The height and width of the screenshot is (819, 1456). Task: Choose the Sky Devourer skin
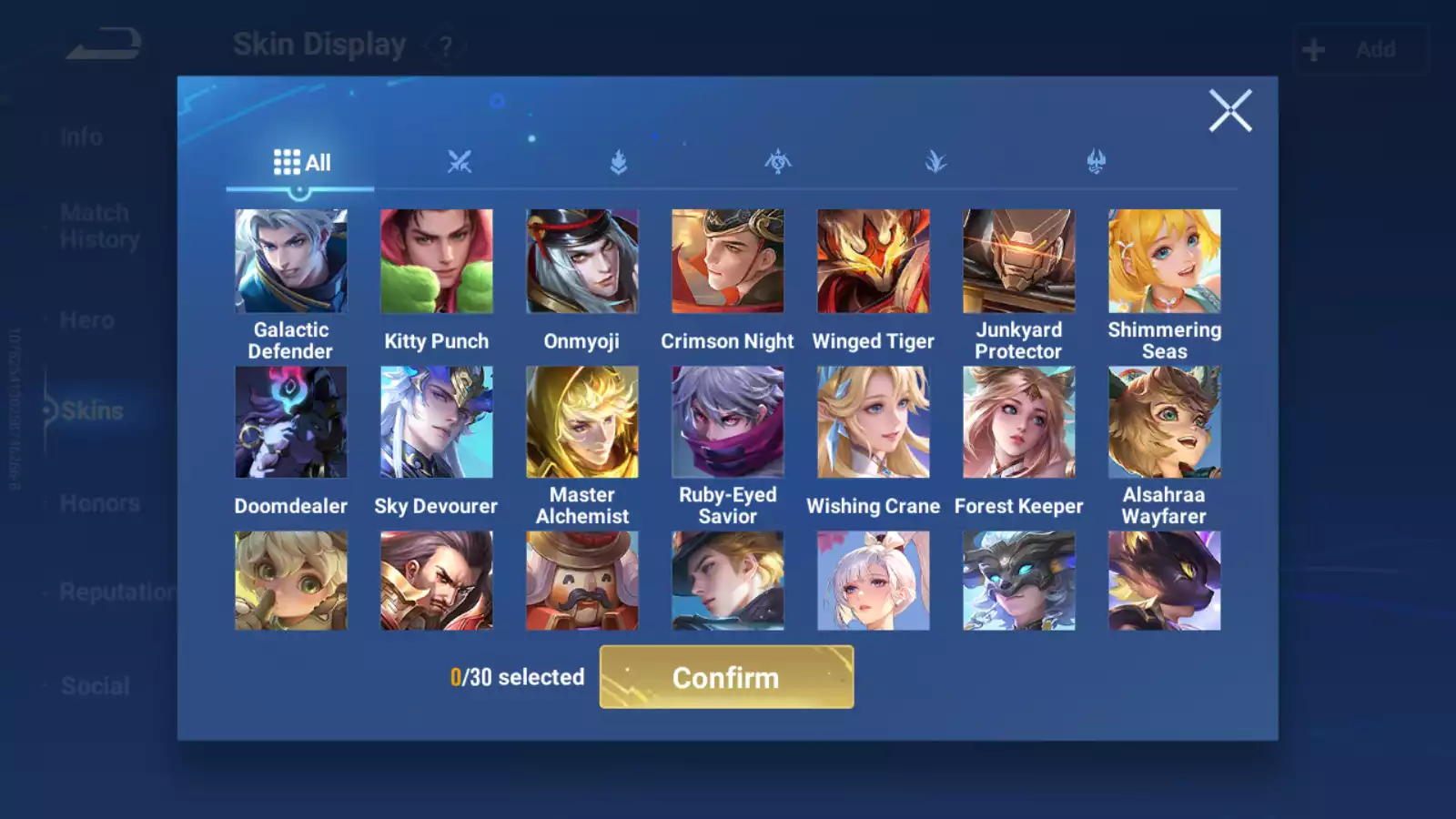point(437,422)
